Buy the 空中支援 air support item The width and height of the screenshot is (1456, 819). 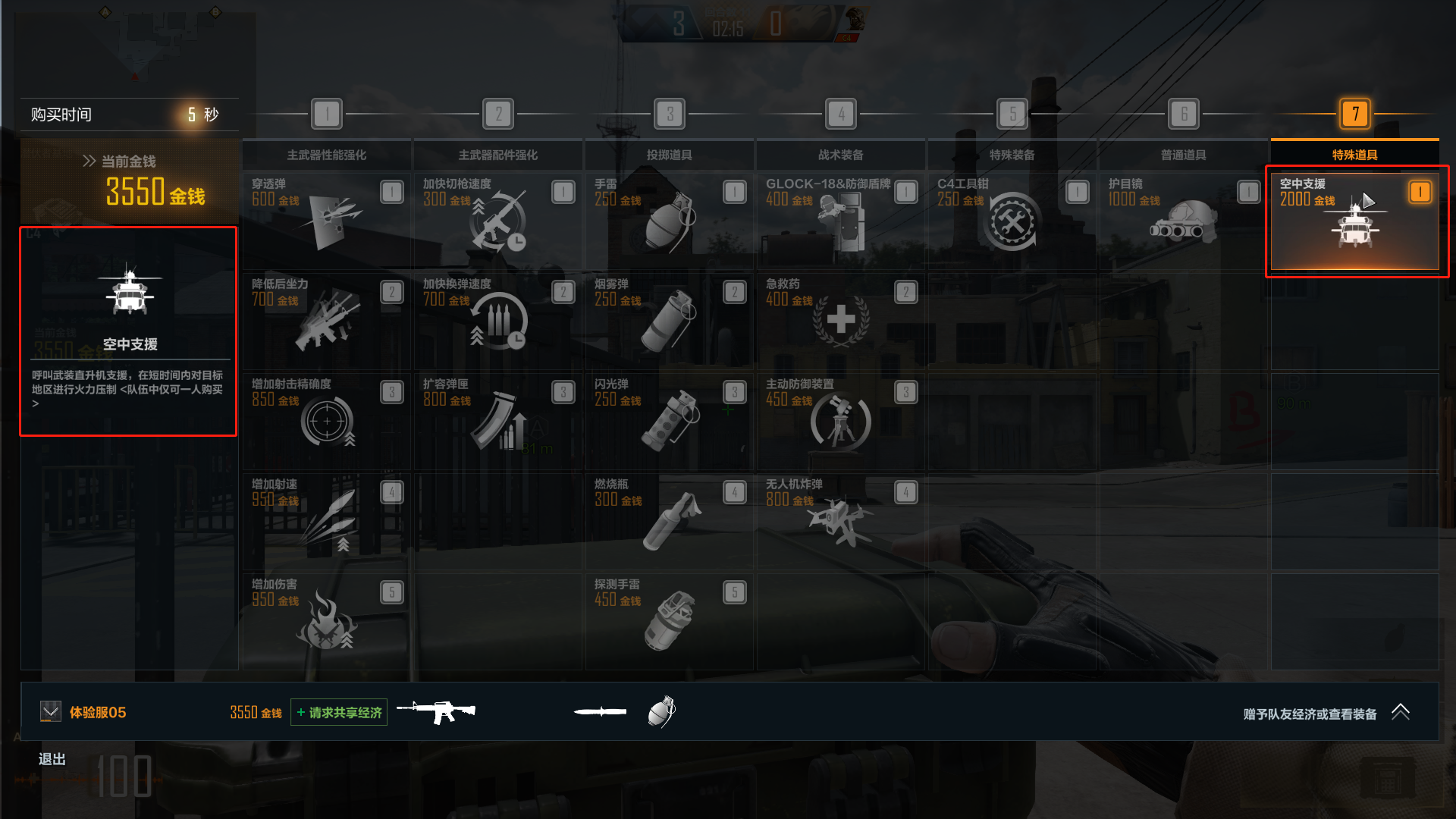click(x=1354, y=221)
